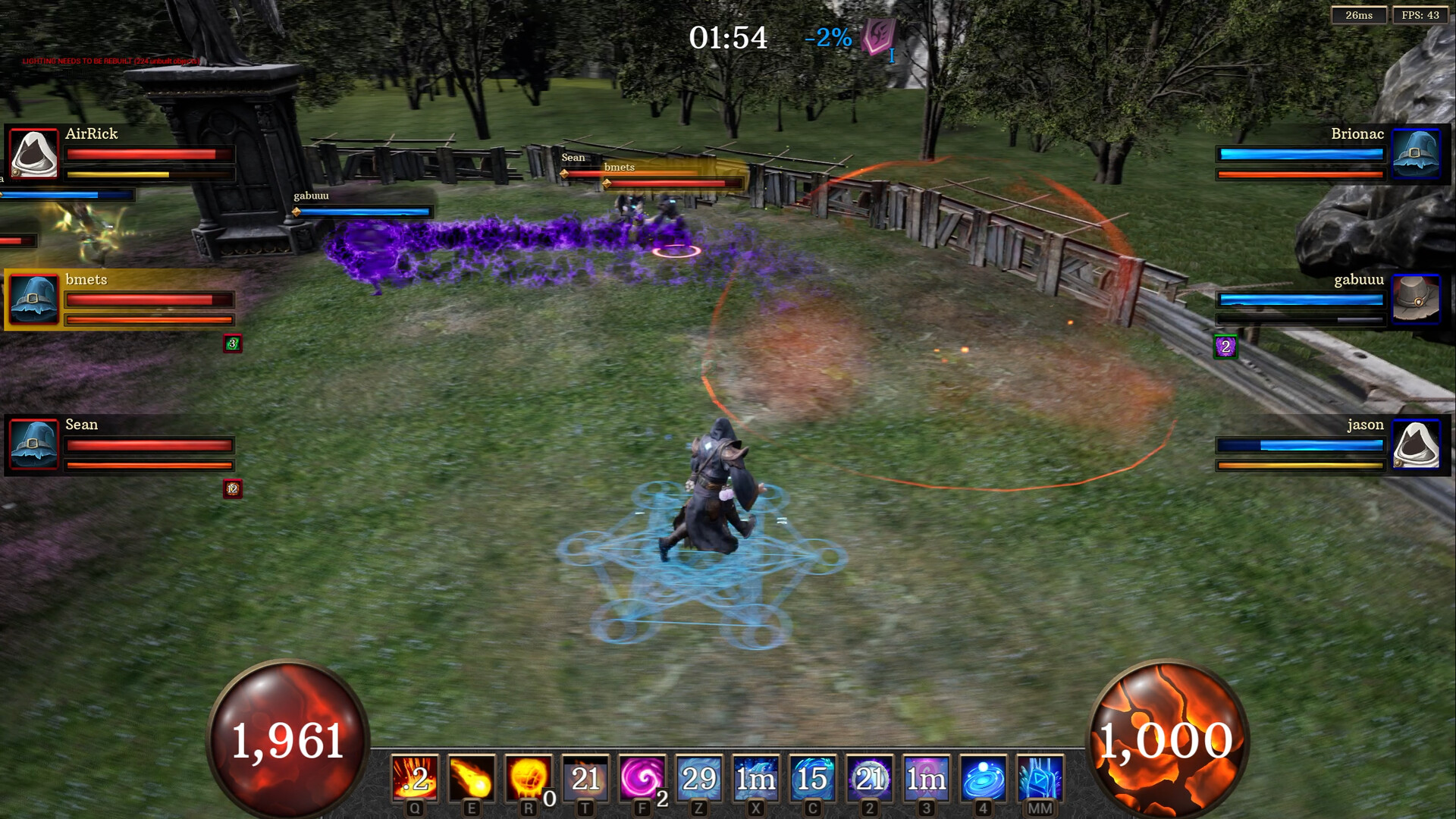Click the -2% debuff rune beside the timer

tap(878, 36)
